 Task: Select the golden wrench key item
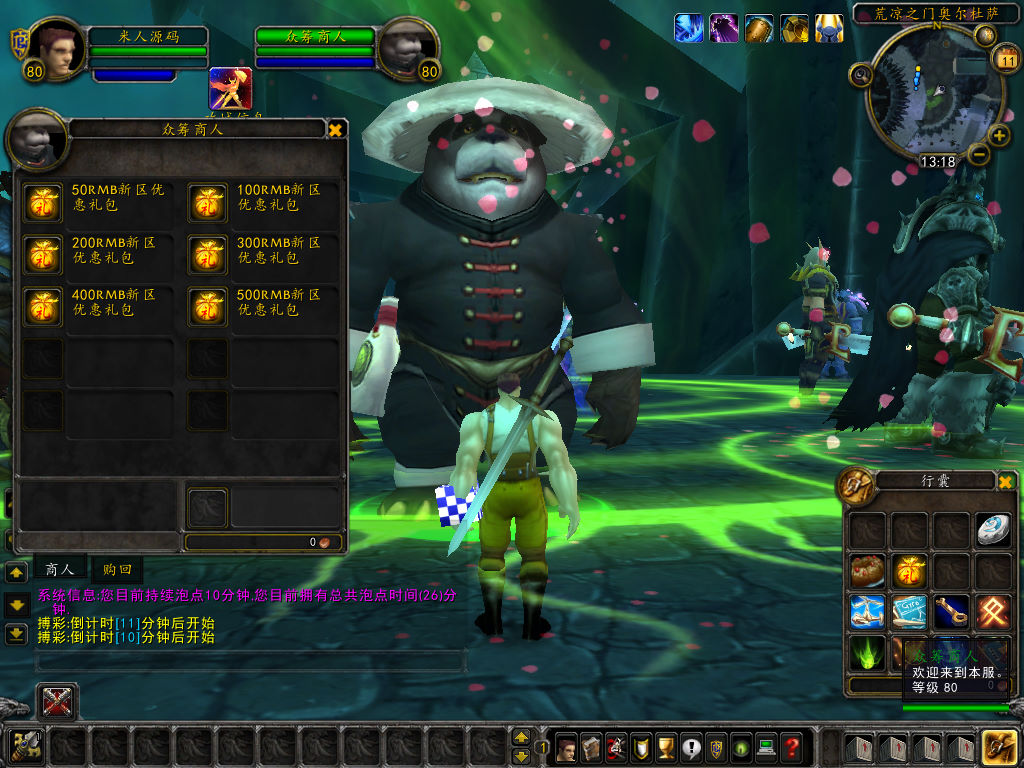click(x=951, y=612)
